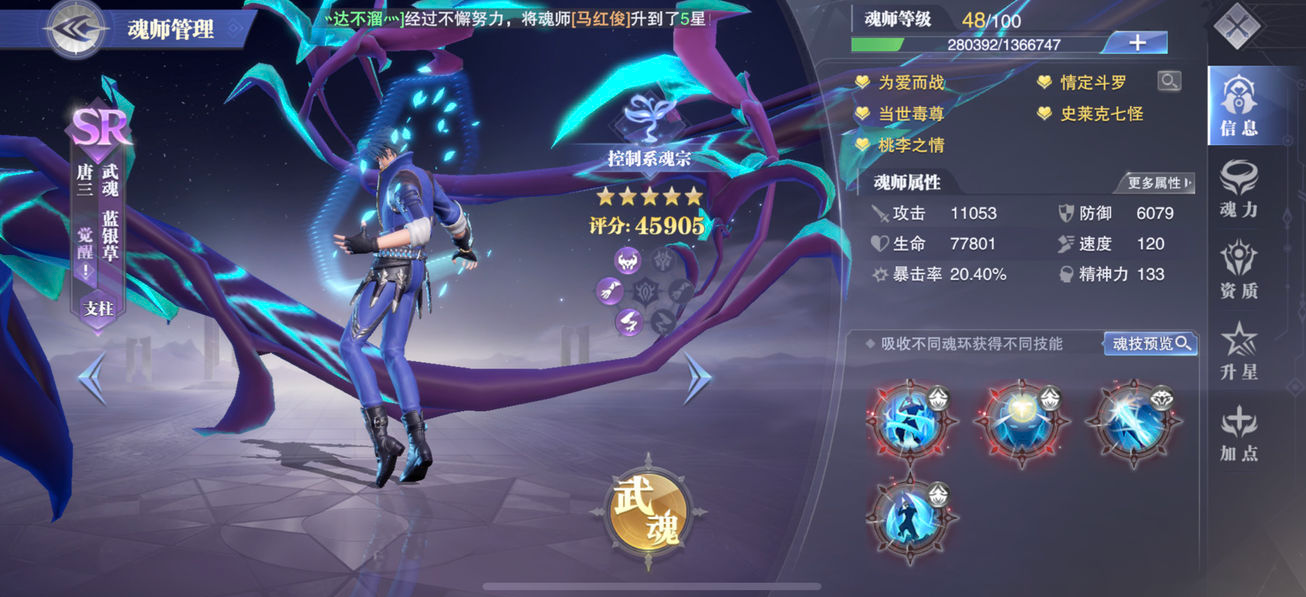Open the 加点 tab
The width and height of the screenshot is (1306, 597).
tap(1238, 433)
